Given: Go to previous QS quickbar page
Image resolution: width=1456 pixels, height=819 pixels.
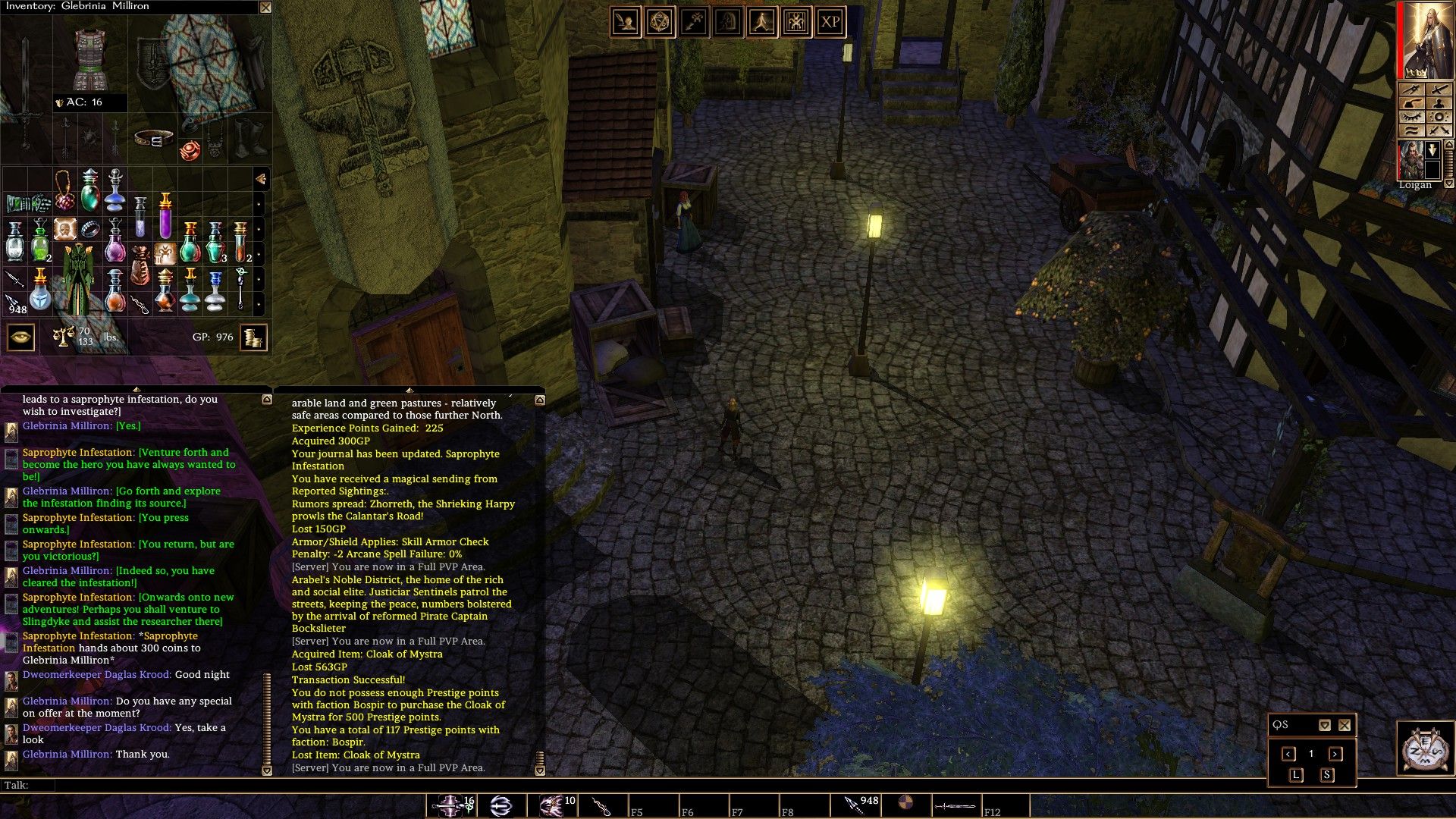Looking at the screenshot, I should tap(1288, 754).
